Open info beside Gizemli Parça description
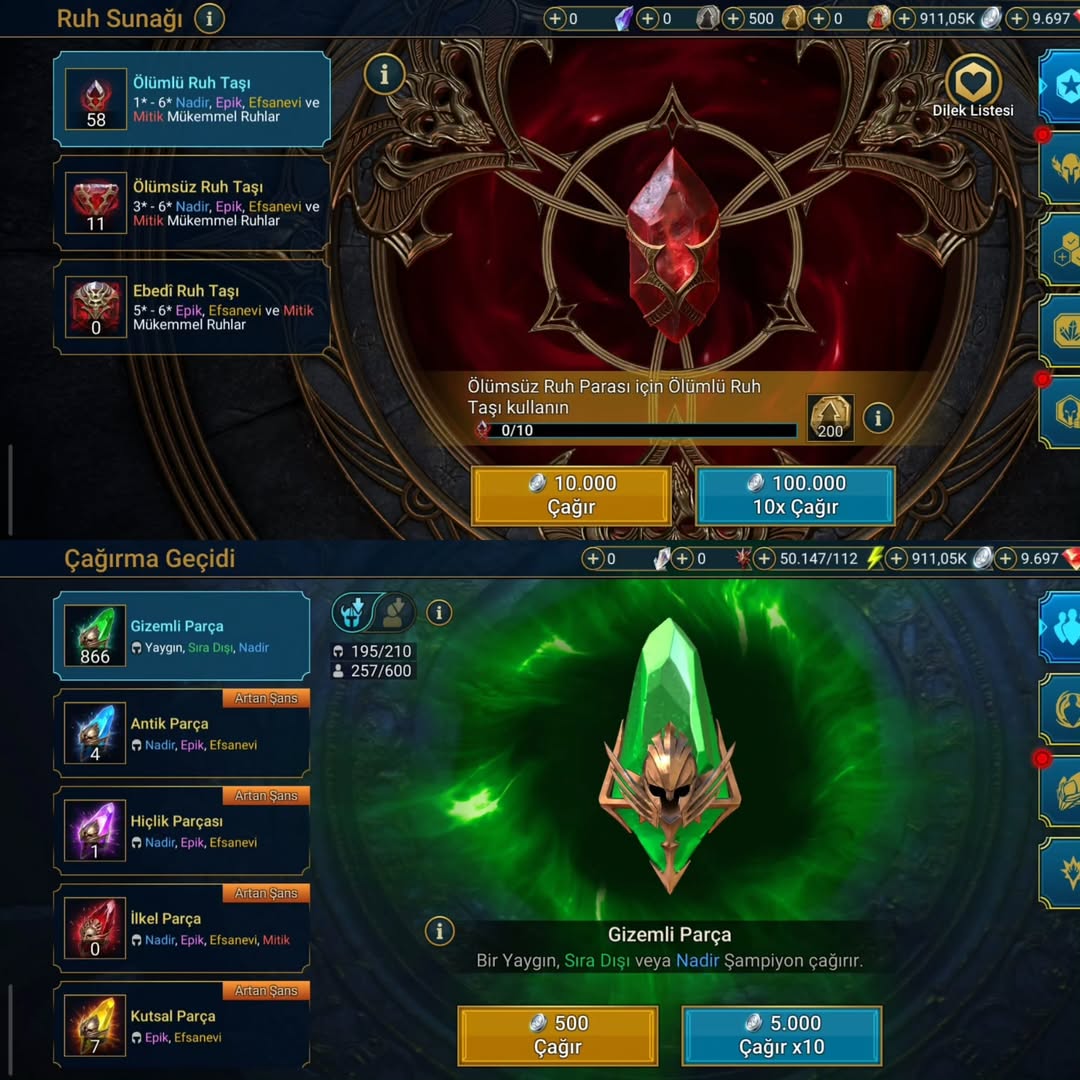Viewport: 1080px width, 1080px height. click(439, 931)
